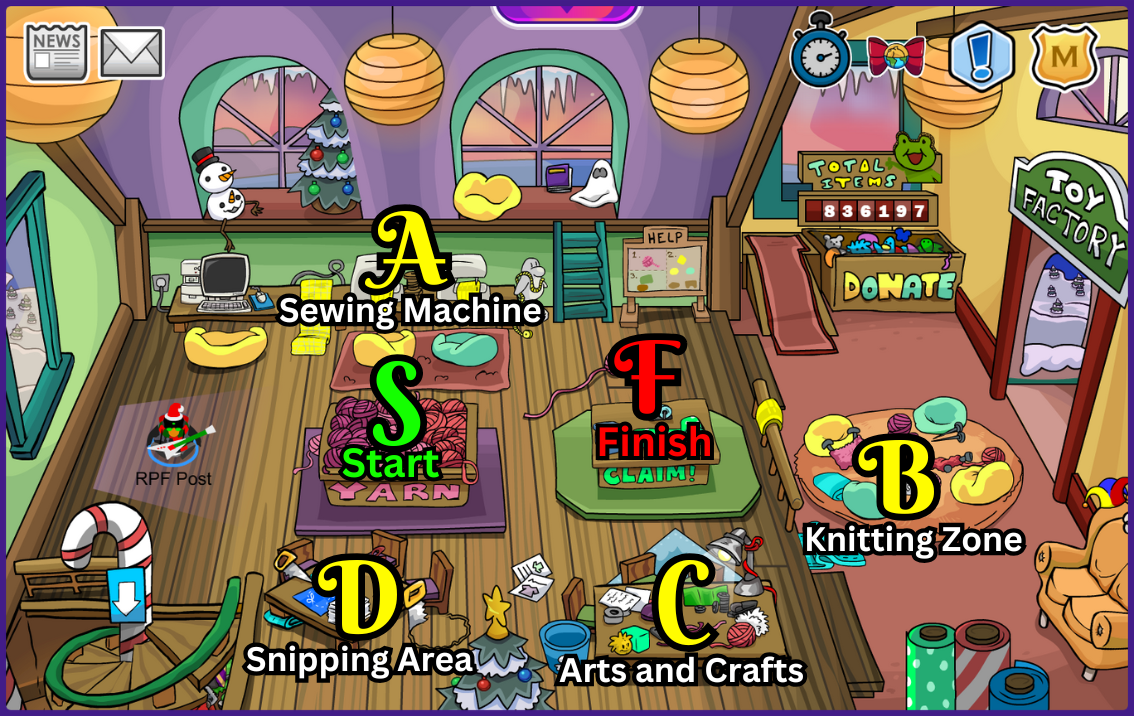Click the blue down arrow marker
1134x716 pixels.
pyautogui.click(x=126, y=596)
